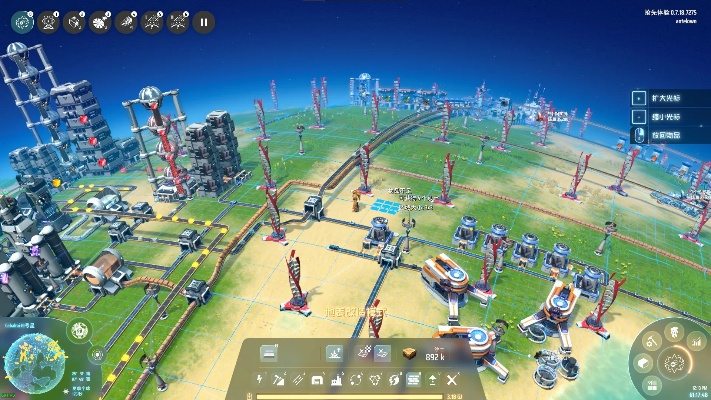Select the factory production build category
This screenshot has height=400, width=711.
click(x=337, y=380)
